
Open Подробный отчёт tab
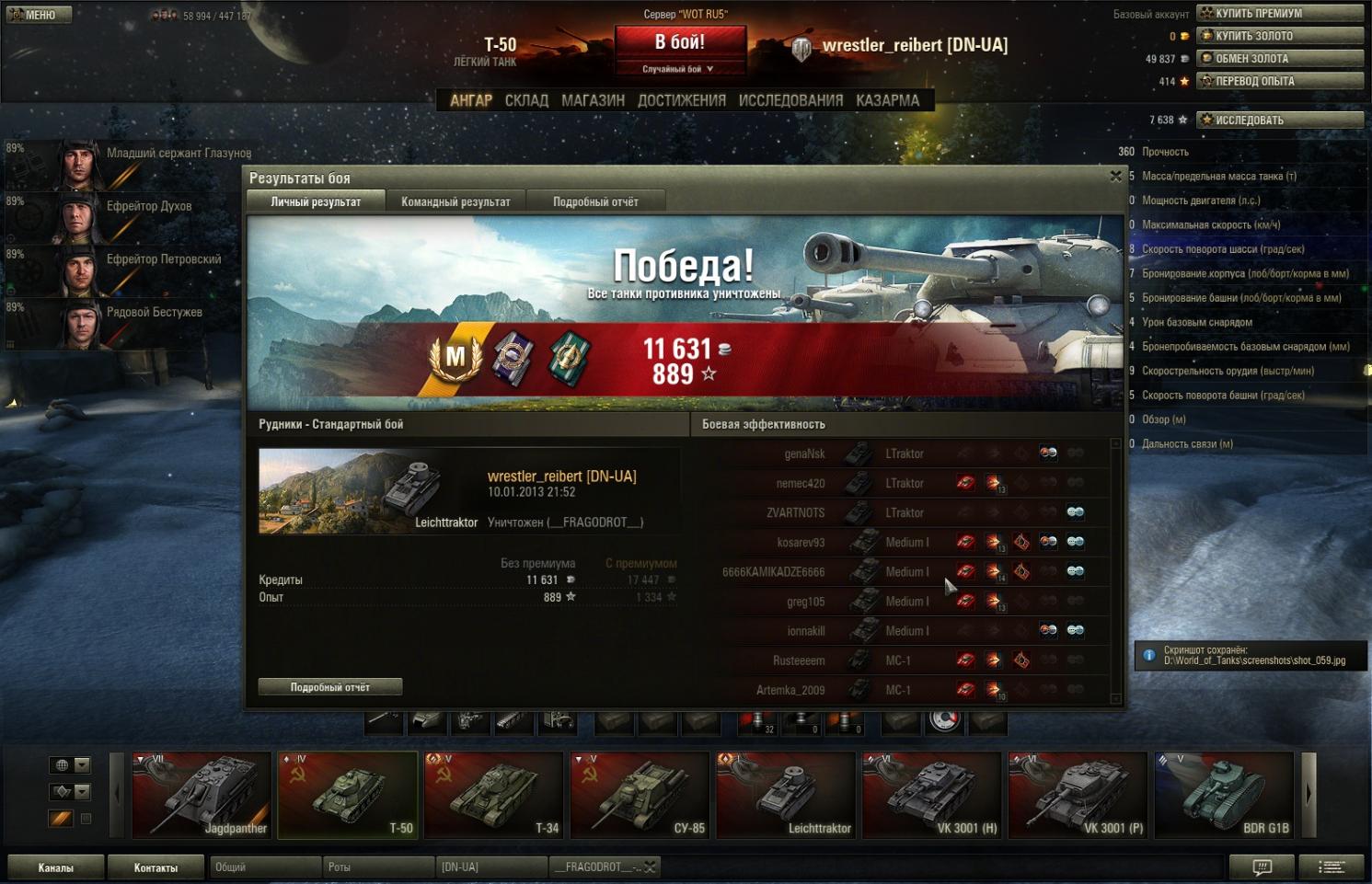tap(595, 201)
